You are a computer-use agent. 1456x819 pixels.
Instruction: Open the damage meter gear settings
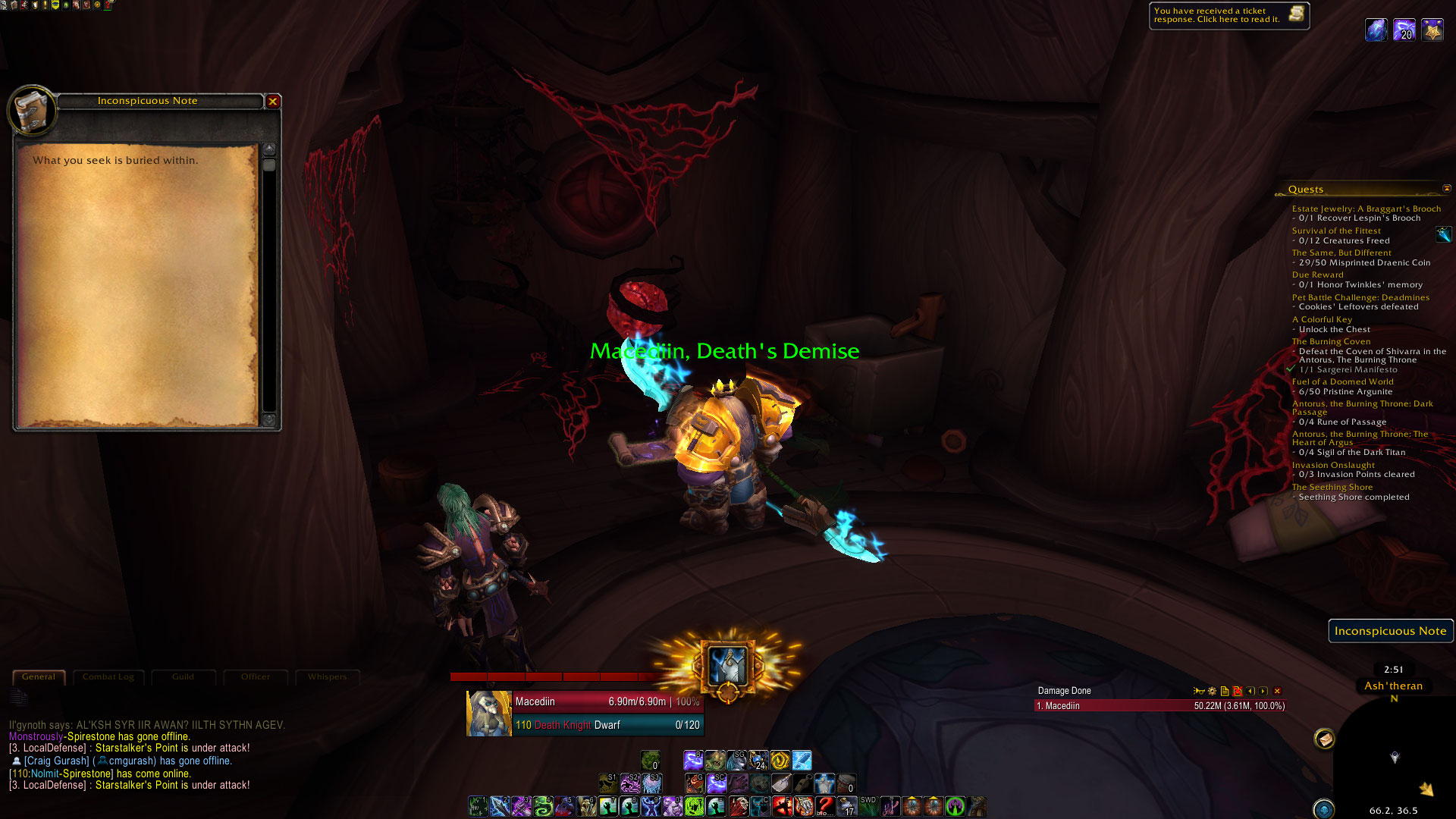pyautogui.click(x=1212, y=691)
